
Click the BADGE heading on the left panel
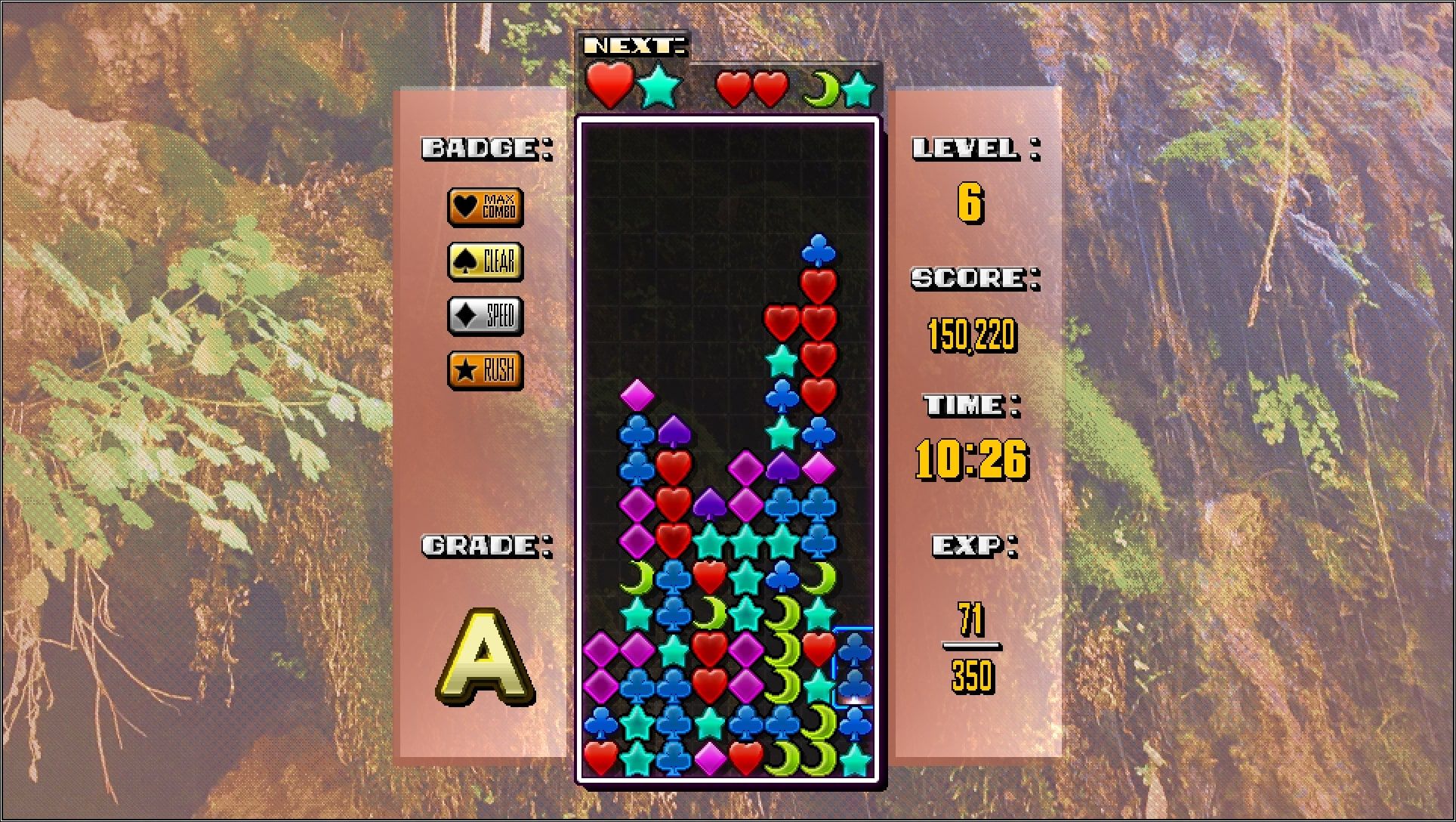[x=486, y=149]
